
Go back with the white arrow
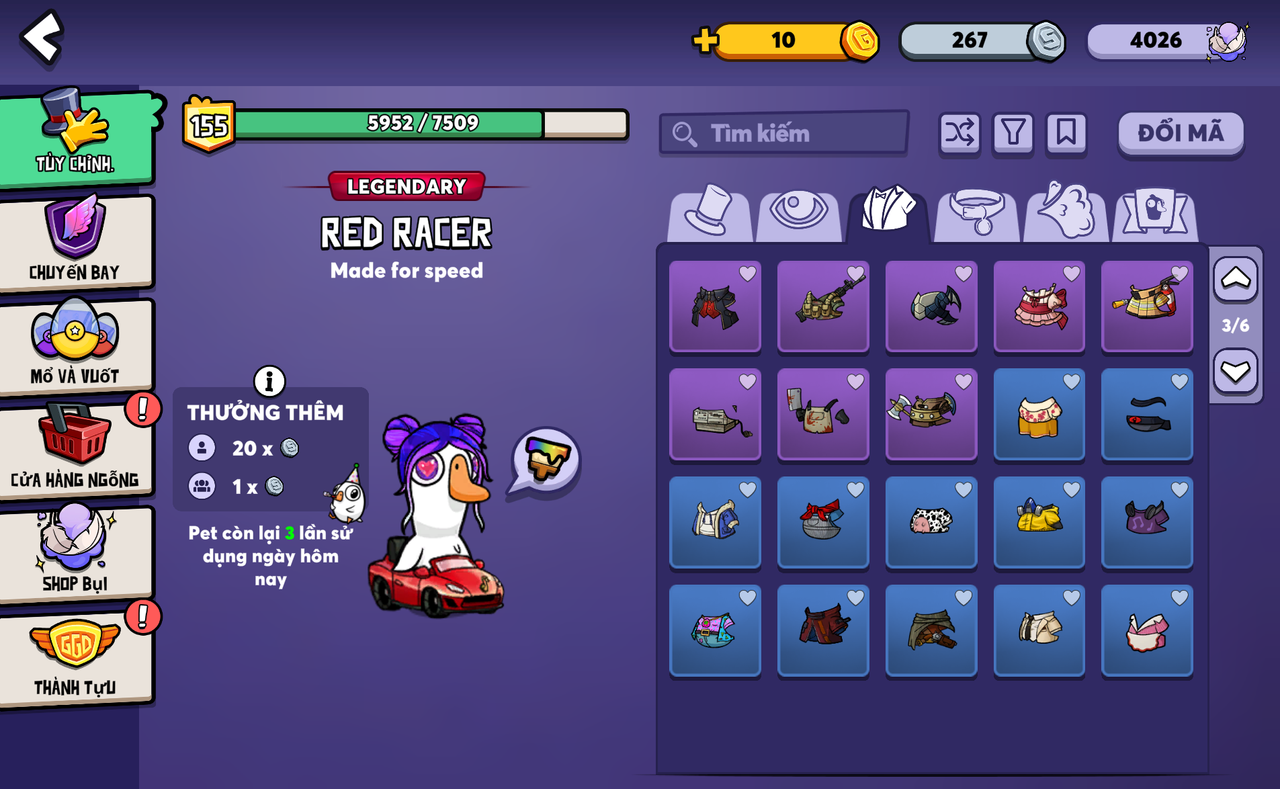pyautogui.click(x=42, y=38)
